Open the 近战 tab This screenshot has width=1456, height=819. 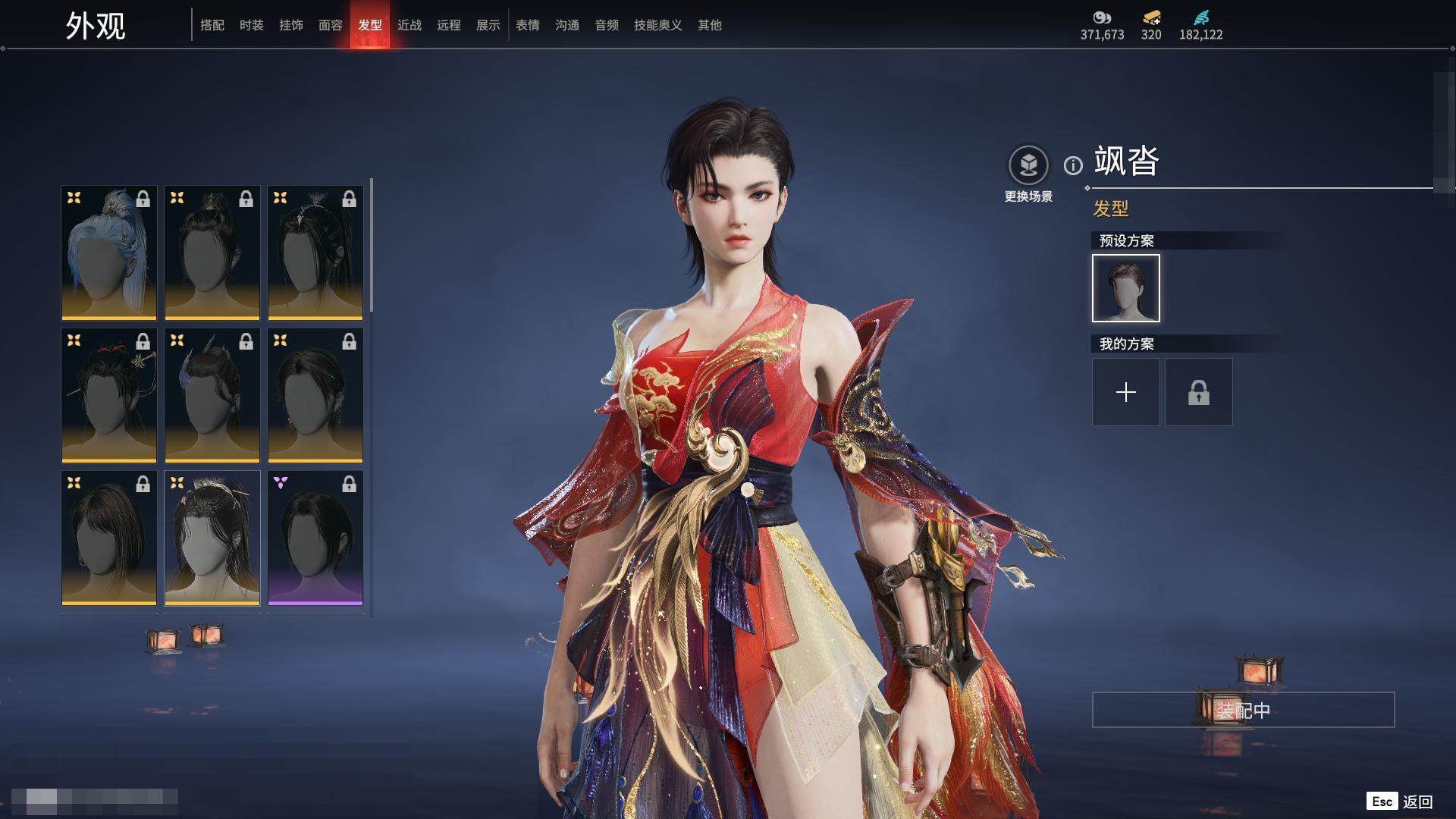[409, 25]
